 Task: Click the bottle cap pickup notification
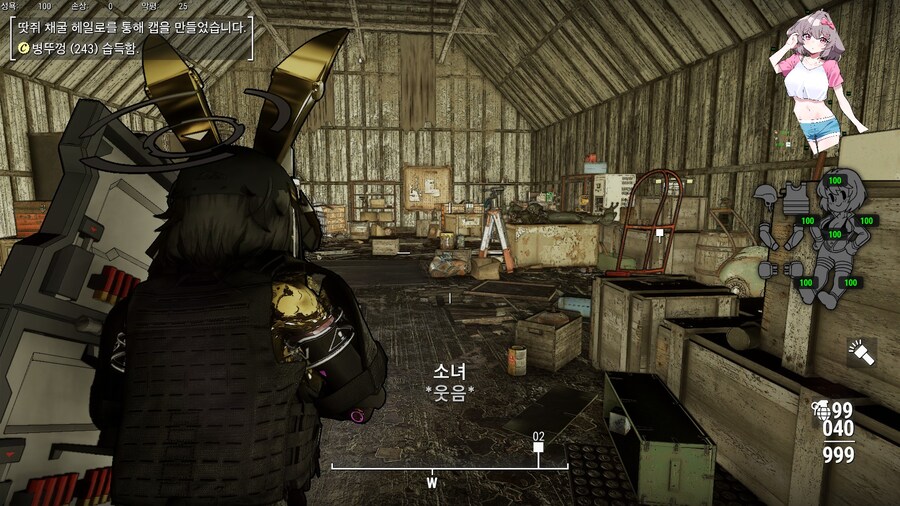(x=75, y=46)
